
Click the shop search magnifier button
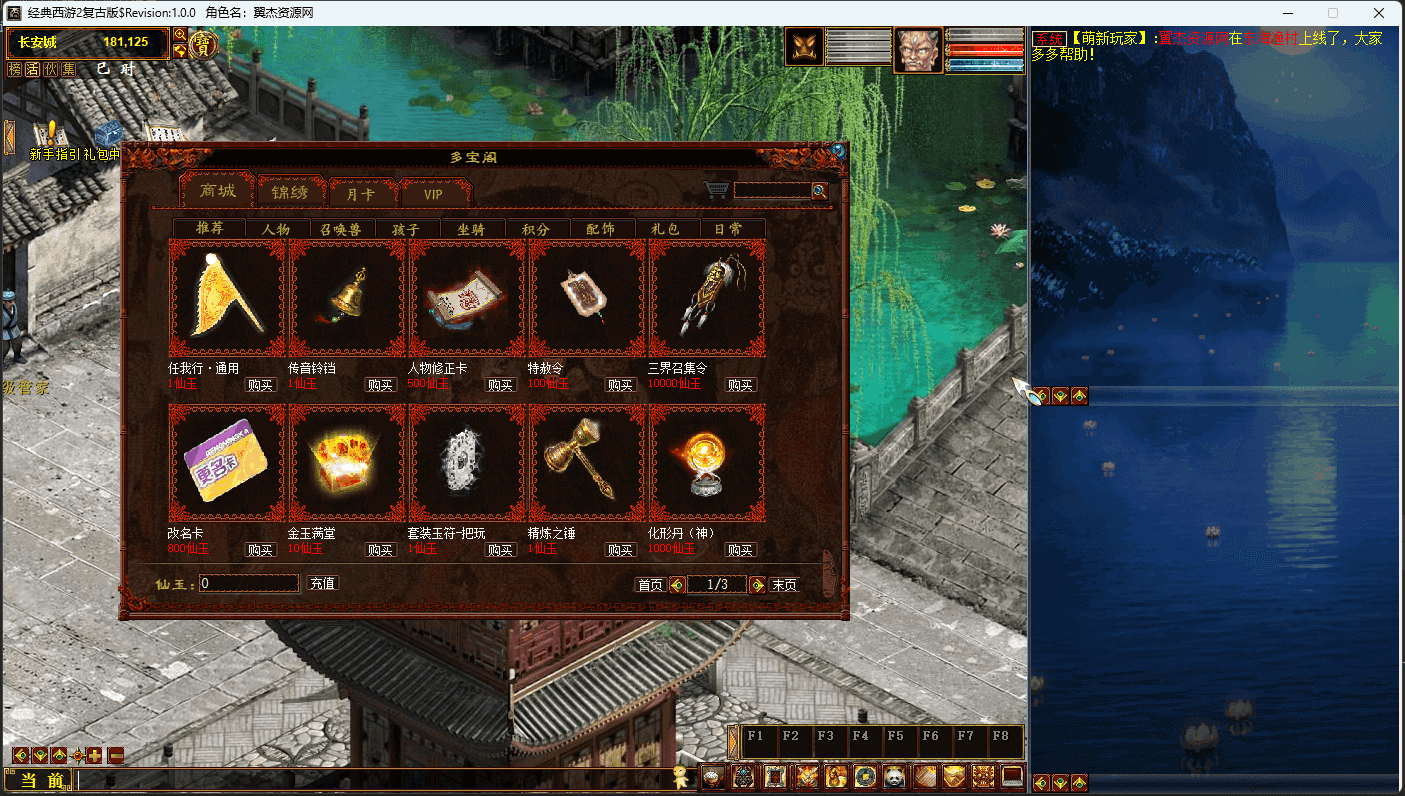click(x=820, y=190)
